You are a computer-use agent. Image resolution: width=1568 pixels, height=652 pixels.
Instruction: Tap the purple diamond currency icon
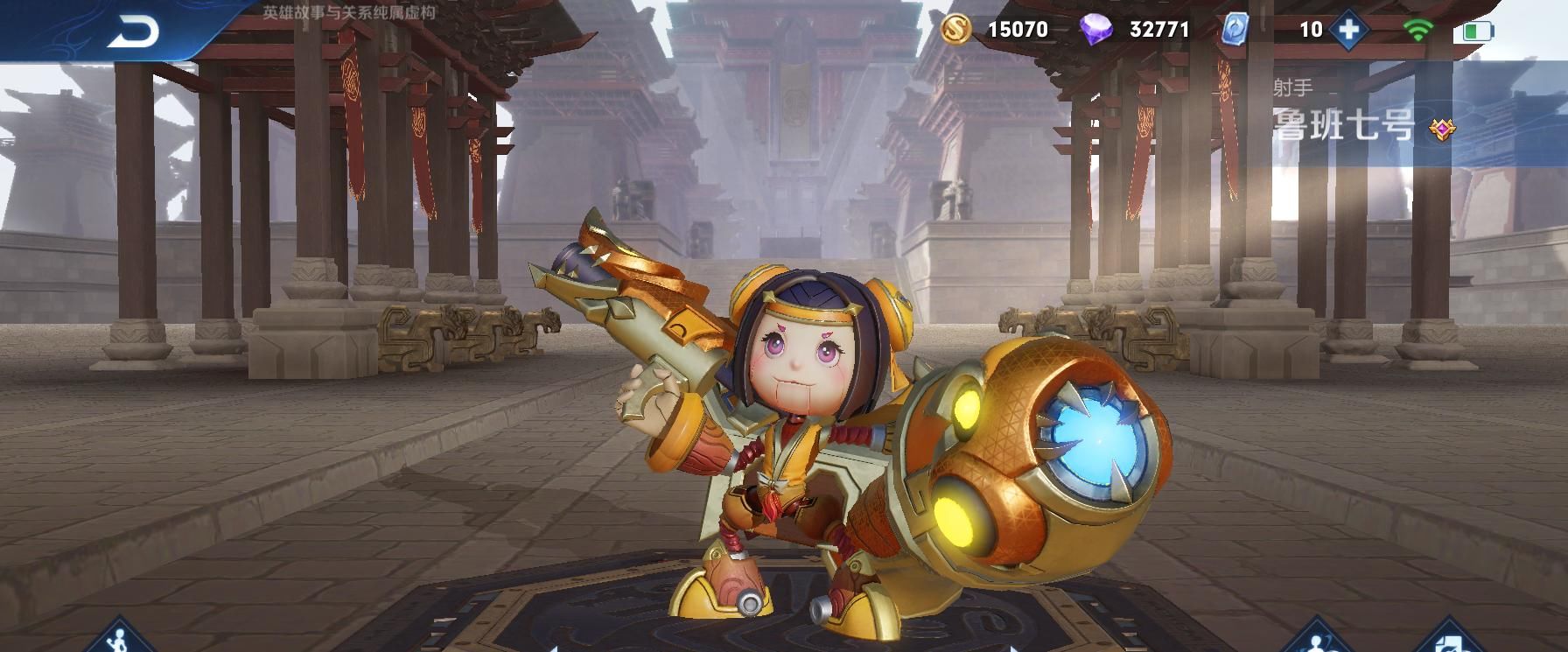pyautogui.click(x=1095, y=30)
